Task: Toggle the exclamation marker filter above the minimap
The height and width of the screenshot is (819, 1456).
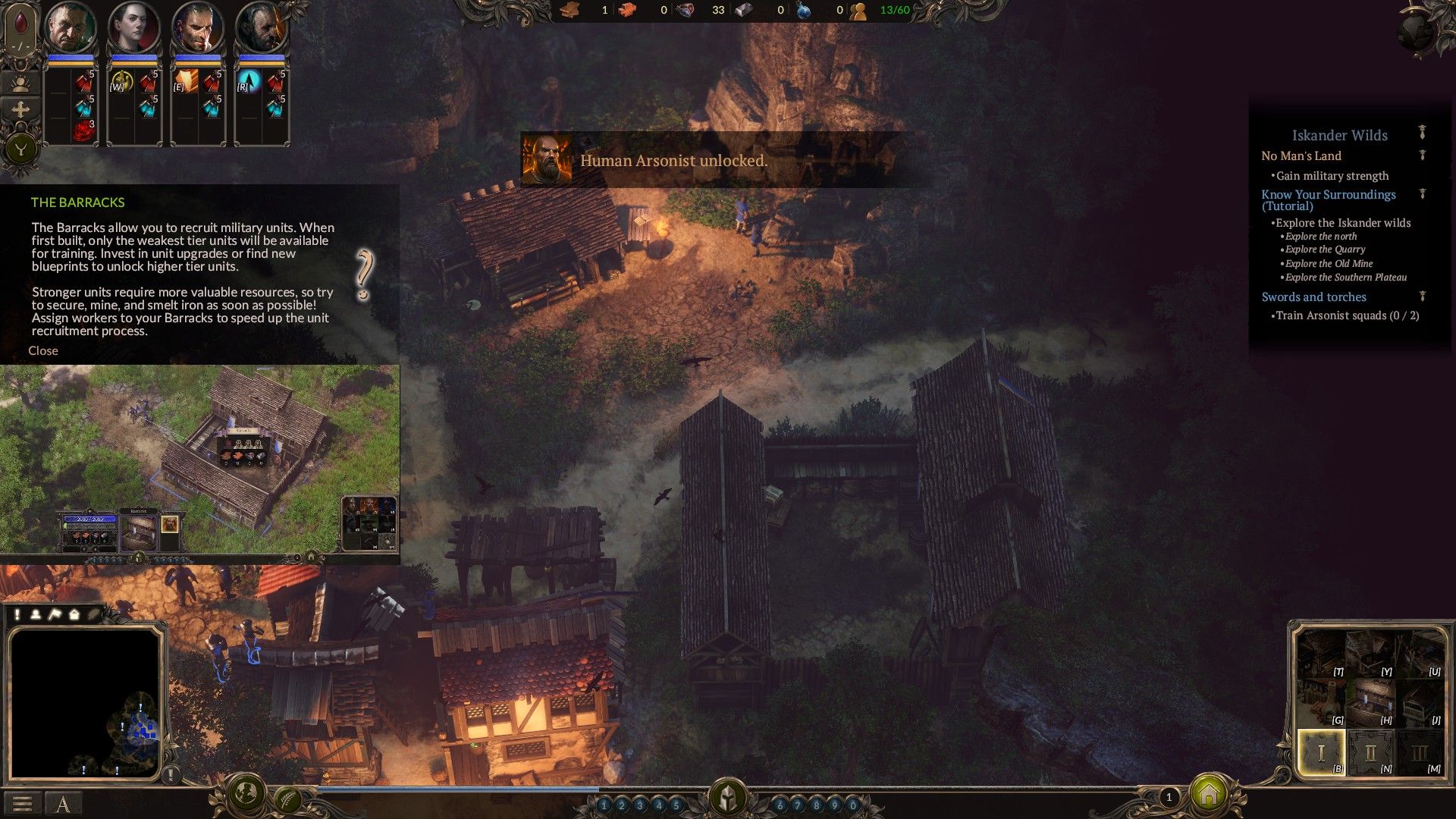Action: (x=17, y=614)
